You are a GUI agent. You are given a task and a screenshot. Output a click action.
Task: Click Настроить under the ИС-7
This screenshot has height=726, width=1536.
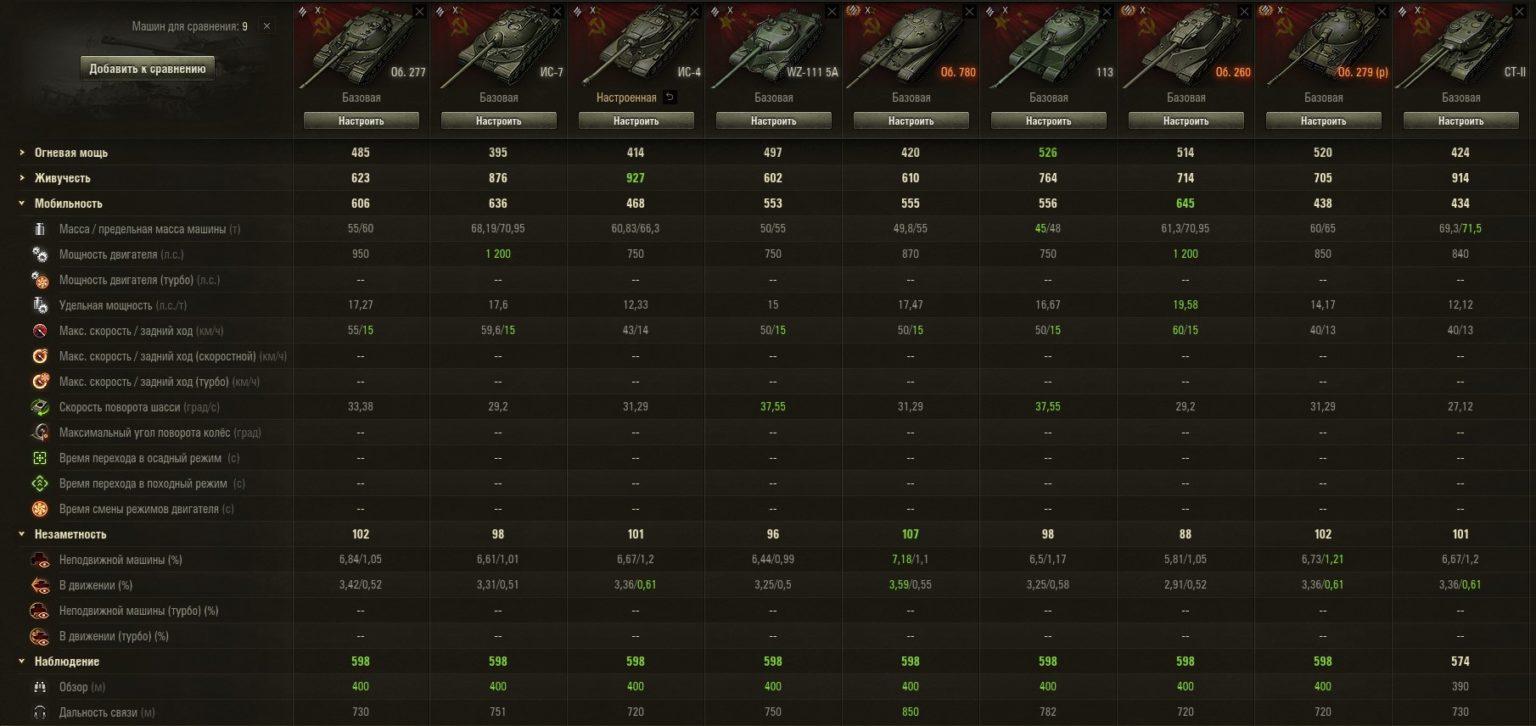499,119
